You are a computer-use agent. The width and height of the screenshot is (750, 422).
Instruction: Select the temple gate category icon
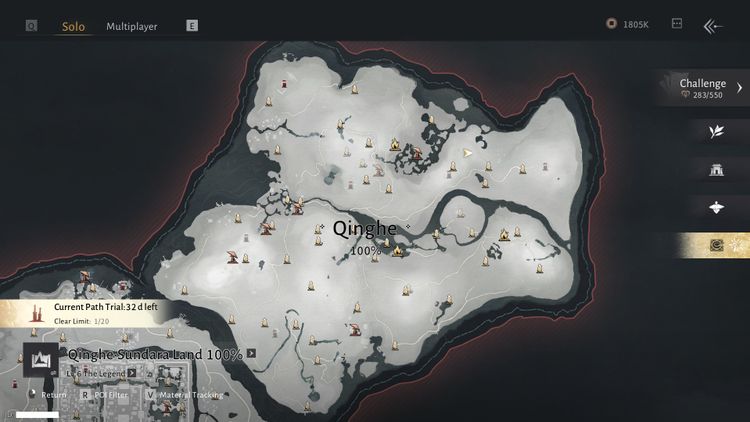point(716,169)
